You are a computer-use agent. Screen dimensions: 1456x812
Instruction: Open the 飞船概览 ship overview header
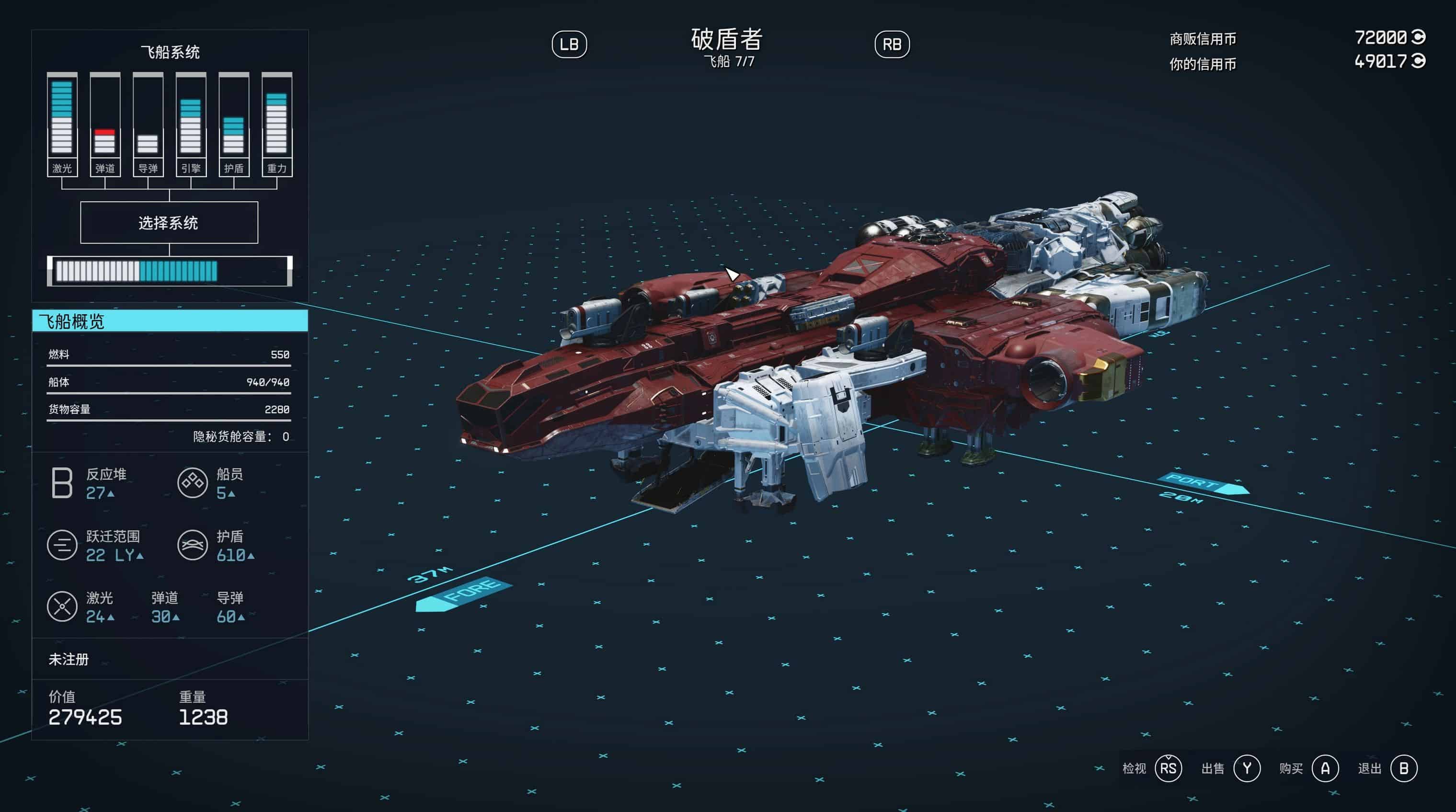click(x=170, y=321)
